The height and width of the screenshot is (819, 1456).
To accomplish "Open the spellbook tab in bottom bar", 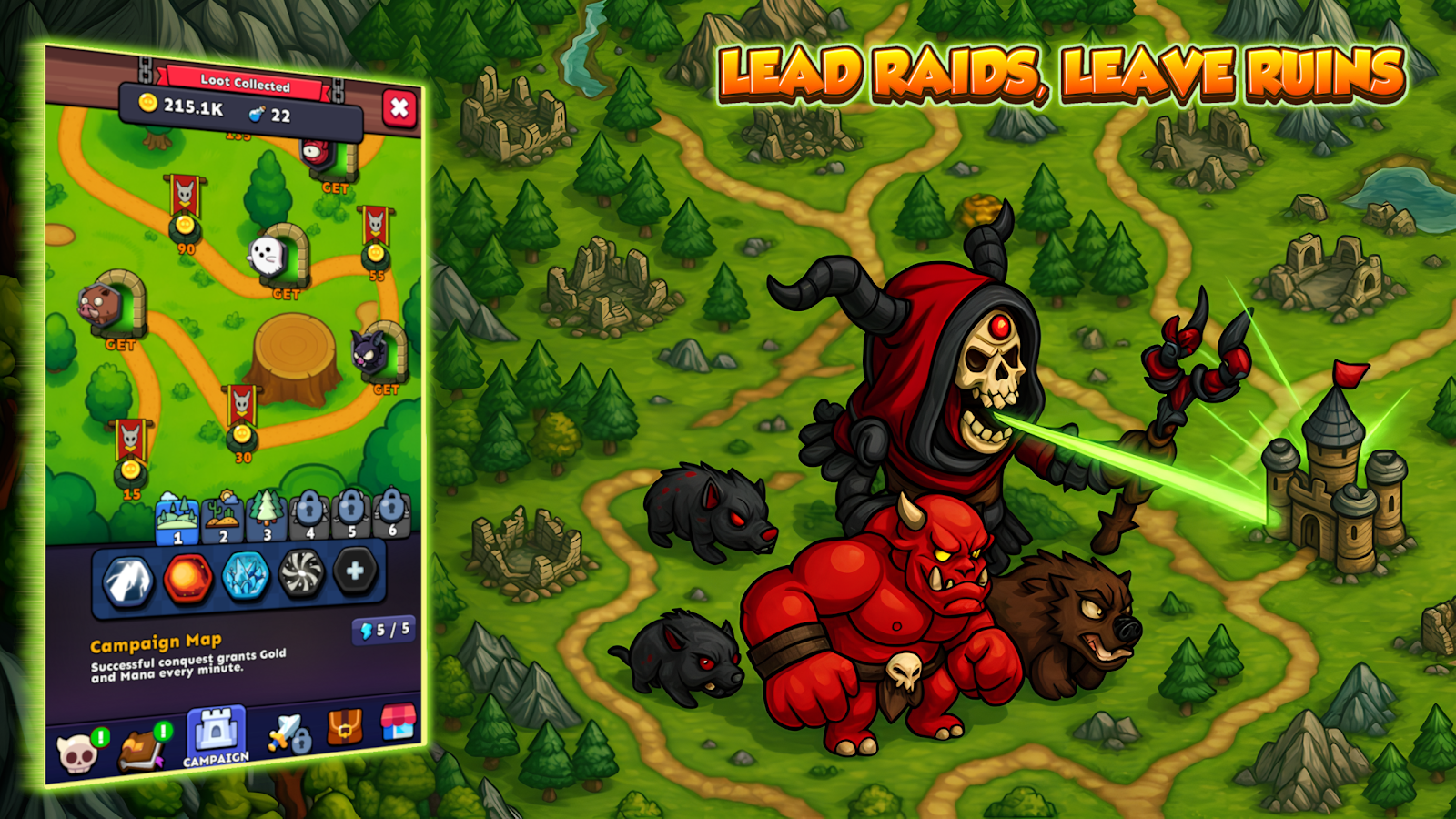I will pyautogui.click(x=143, y=748).
